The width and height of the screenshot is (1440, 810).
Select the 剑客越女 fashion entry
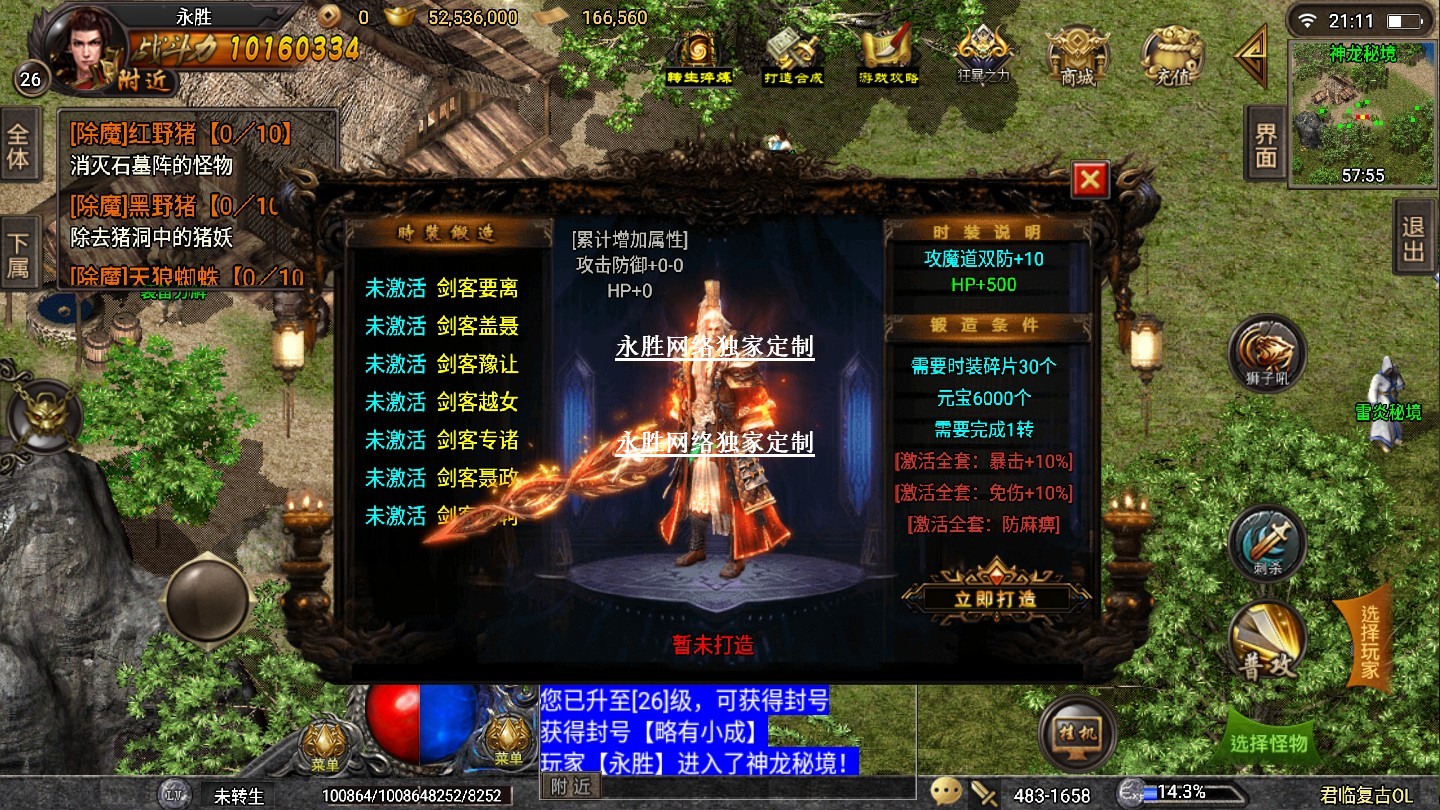point(441,402)
